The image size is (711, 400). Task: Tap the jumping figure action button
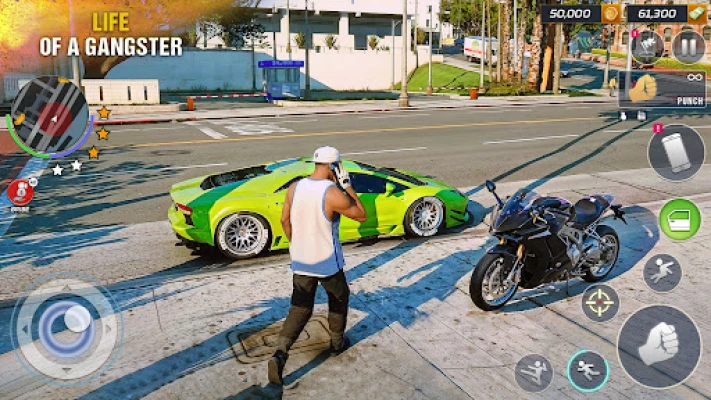pos(662,272)
